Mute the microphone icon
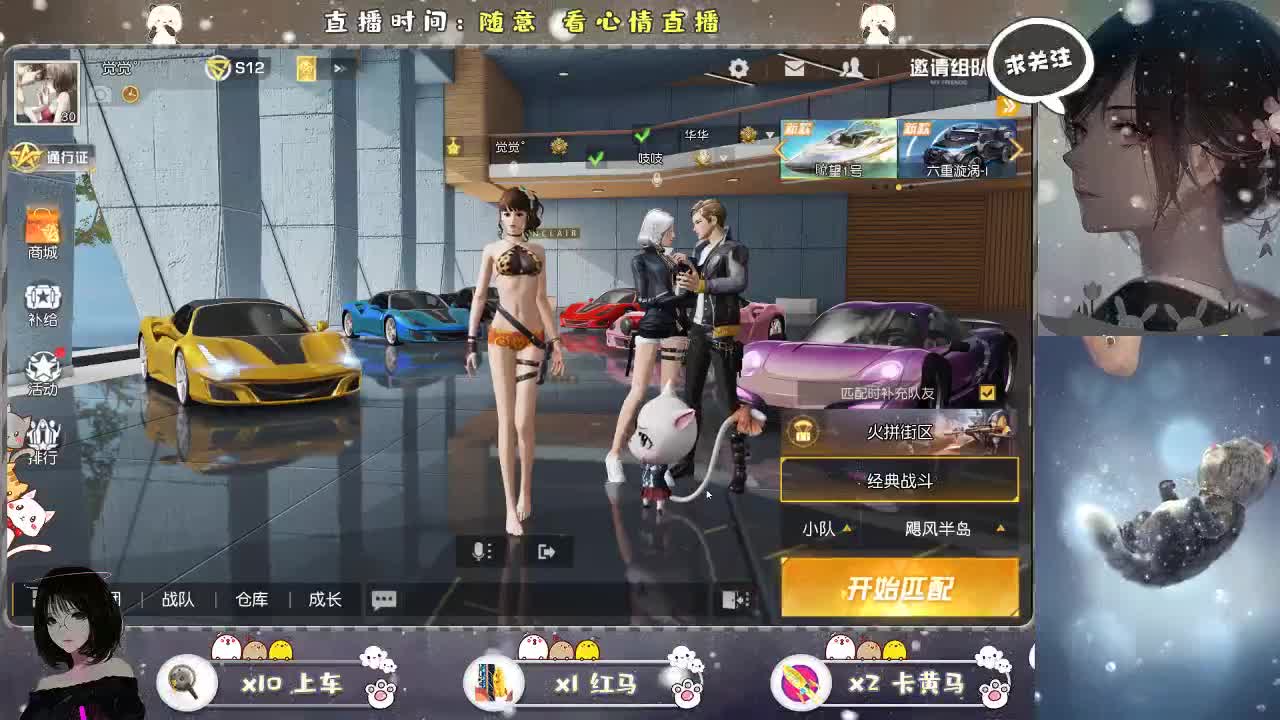The width and height of the screenshot is (1280, 720). point(483,548)
